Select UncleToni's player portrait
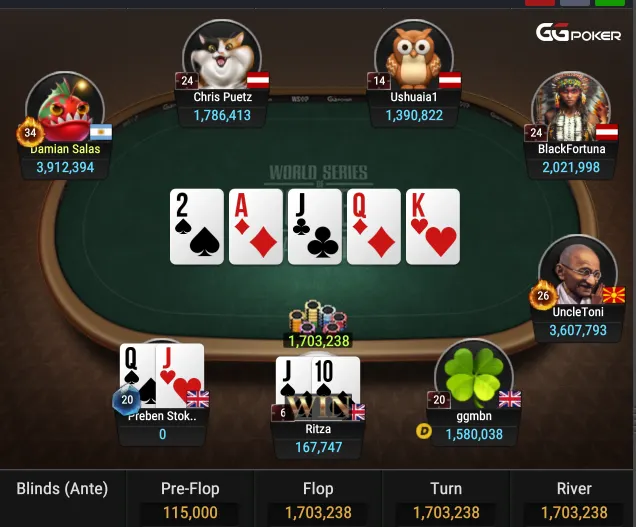Image resolution: width=636 pixels, height=527 pixels. tap(577, 271)
